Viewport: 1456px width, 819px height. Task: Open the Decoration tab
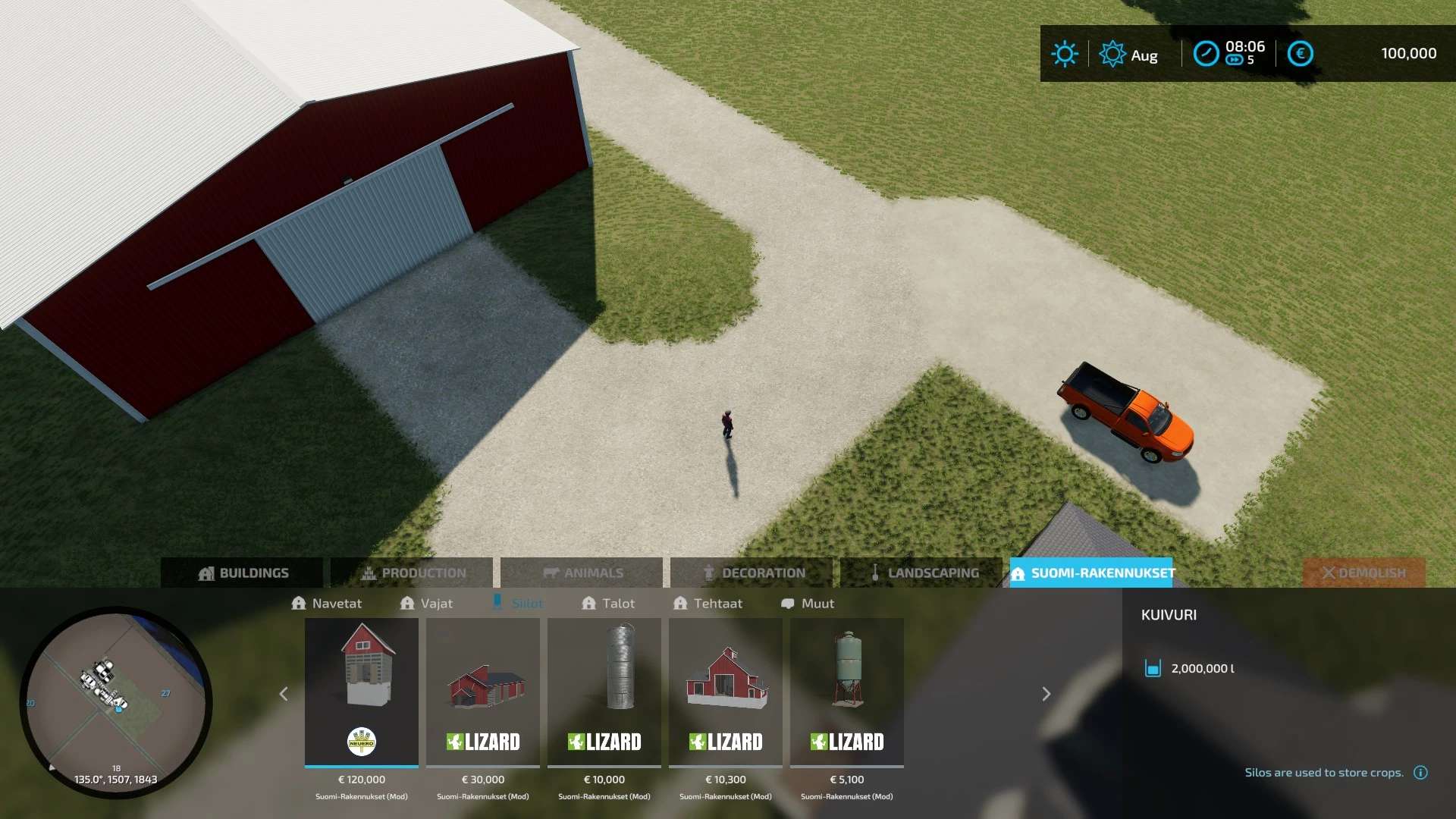pyautogui.click(x=752, y=573)
